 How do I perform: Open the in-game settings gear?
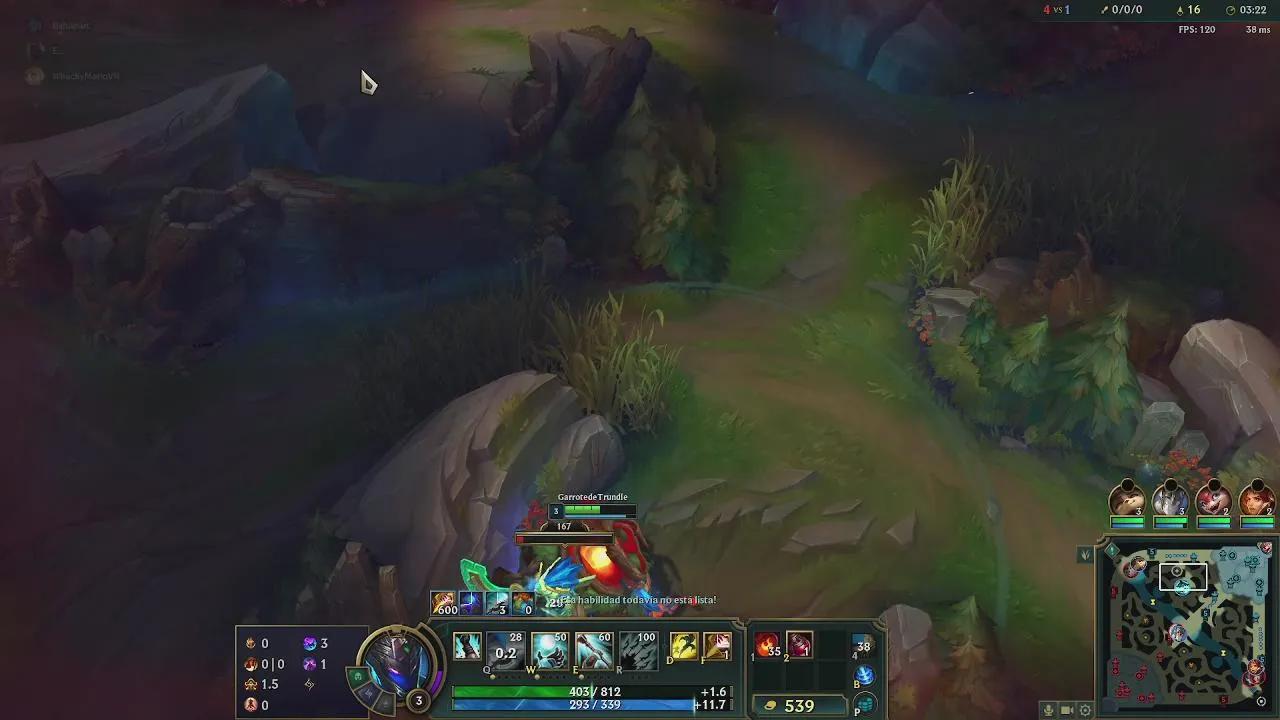pyautogui.click(x=1084, y=710)
